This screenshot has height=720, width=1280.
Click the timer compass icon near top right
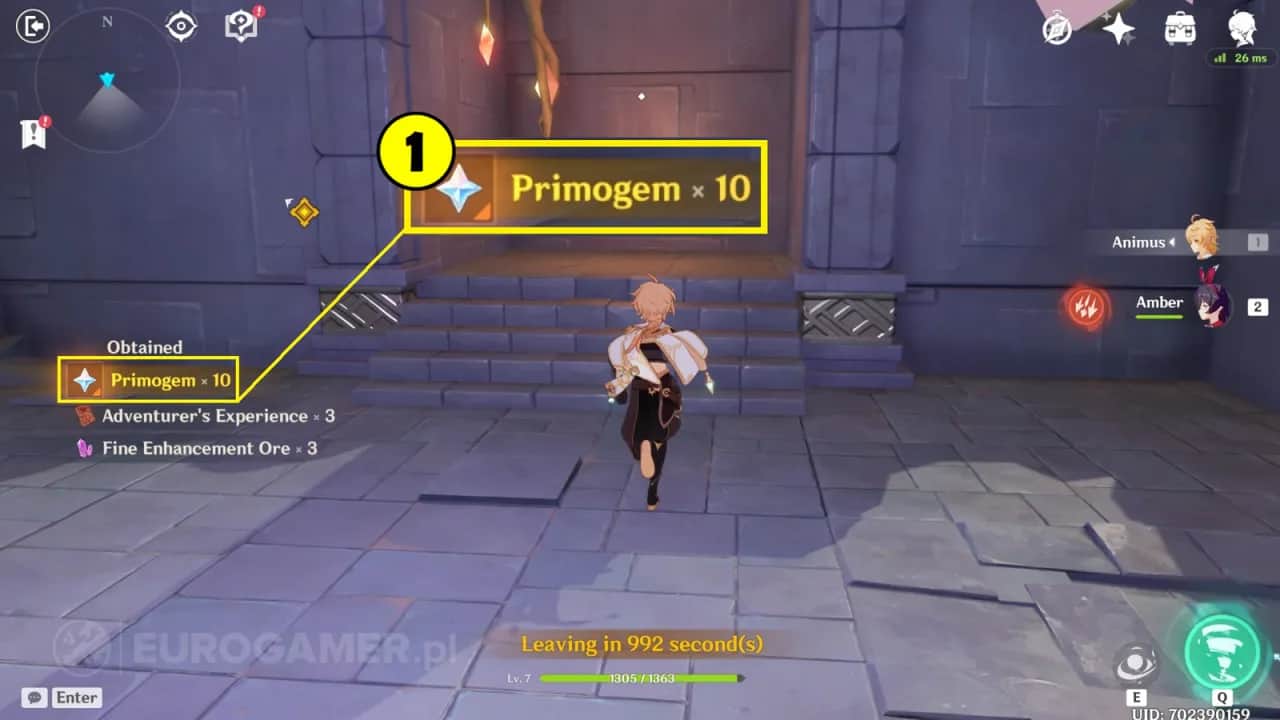point(1057,30)
